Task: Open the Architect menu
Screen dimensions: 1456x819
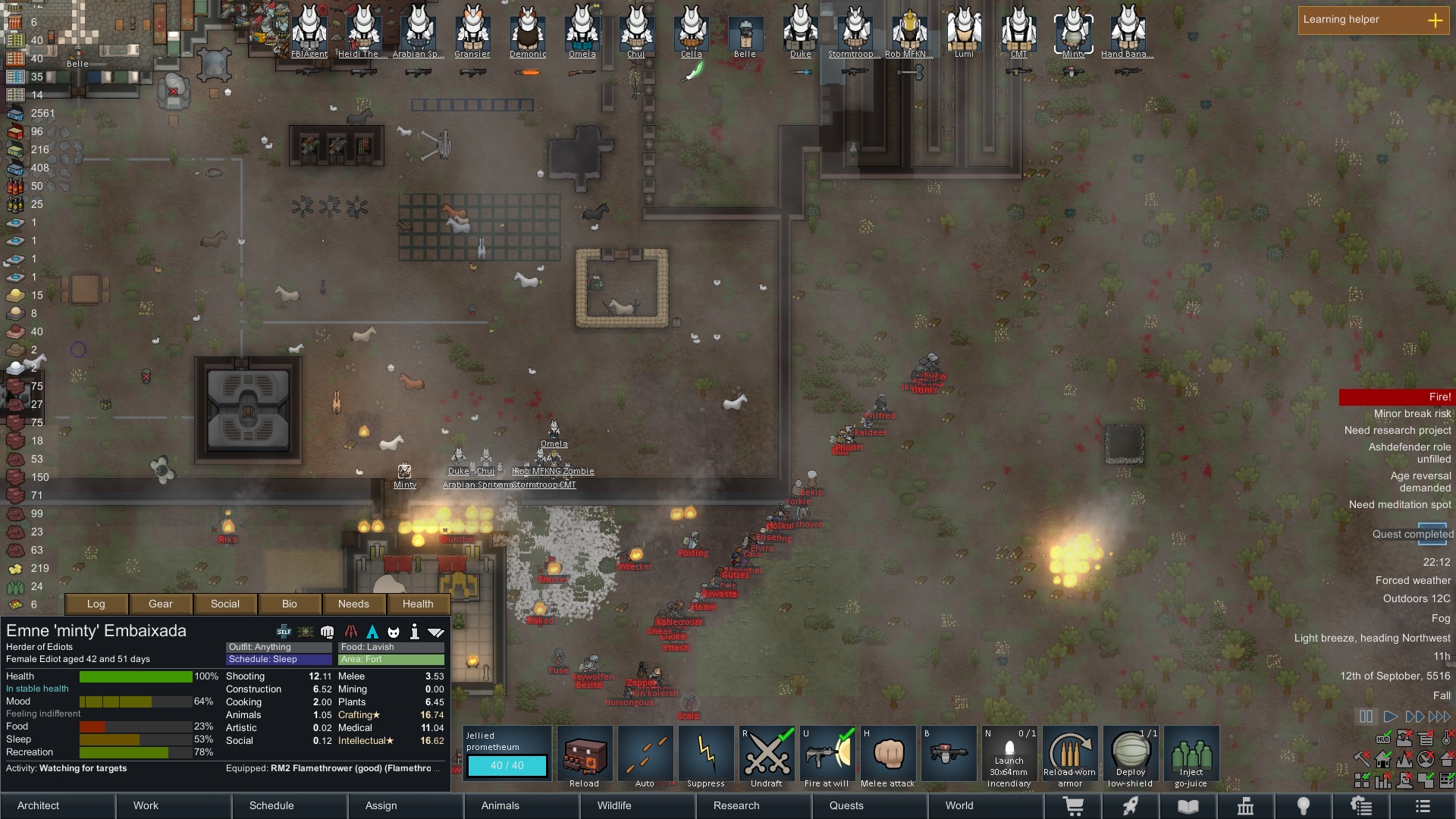Action: [38, 805]
